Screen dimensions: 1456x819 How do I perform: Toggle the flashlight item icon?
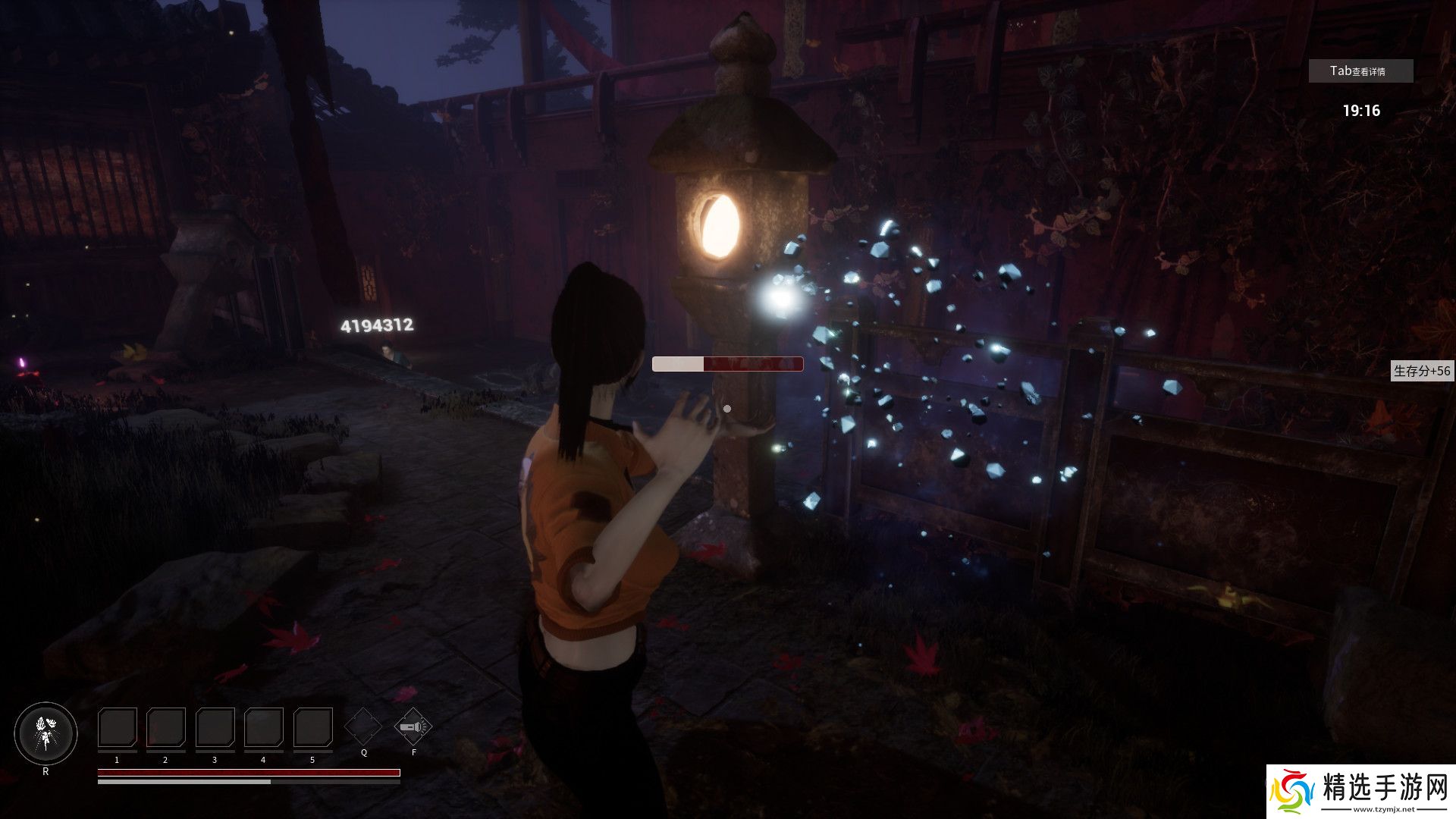pyautogui.click(x=413, y=726)
